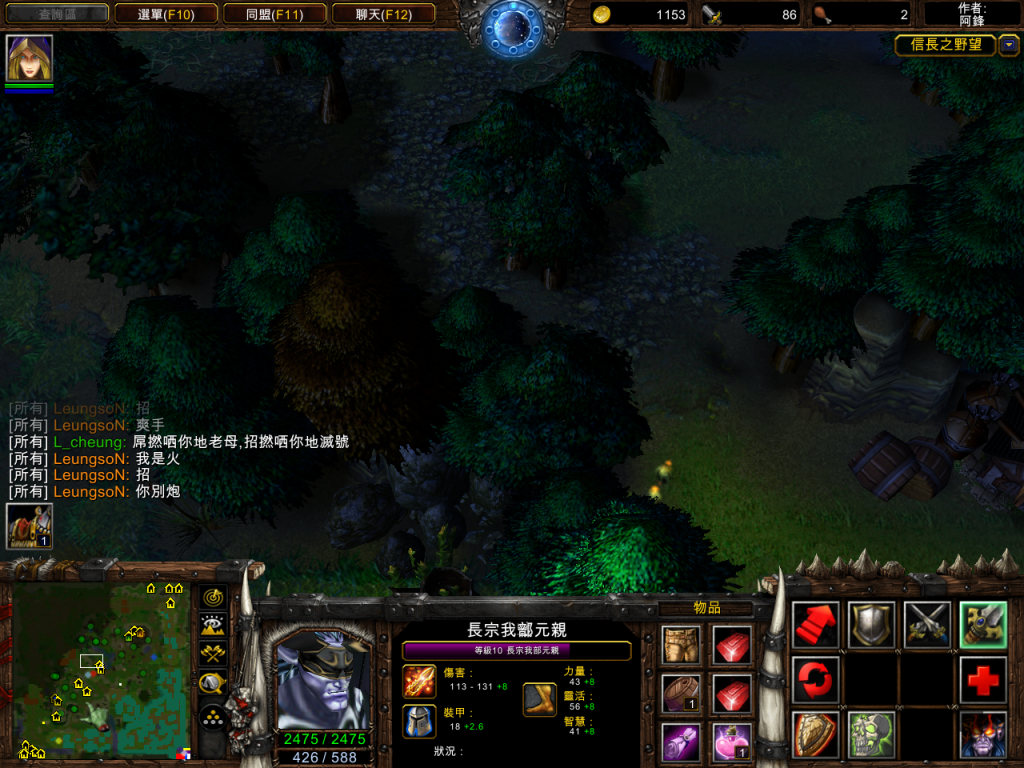
Task: Open the 同盟 (F11) allies menu
Action: click(x=273, y=14)
